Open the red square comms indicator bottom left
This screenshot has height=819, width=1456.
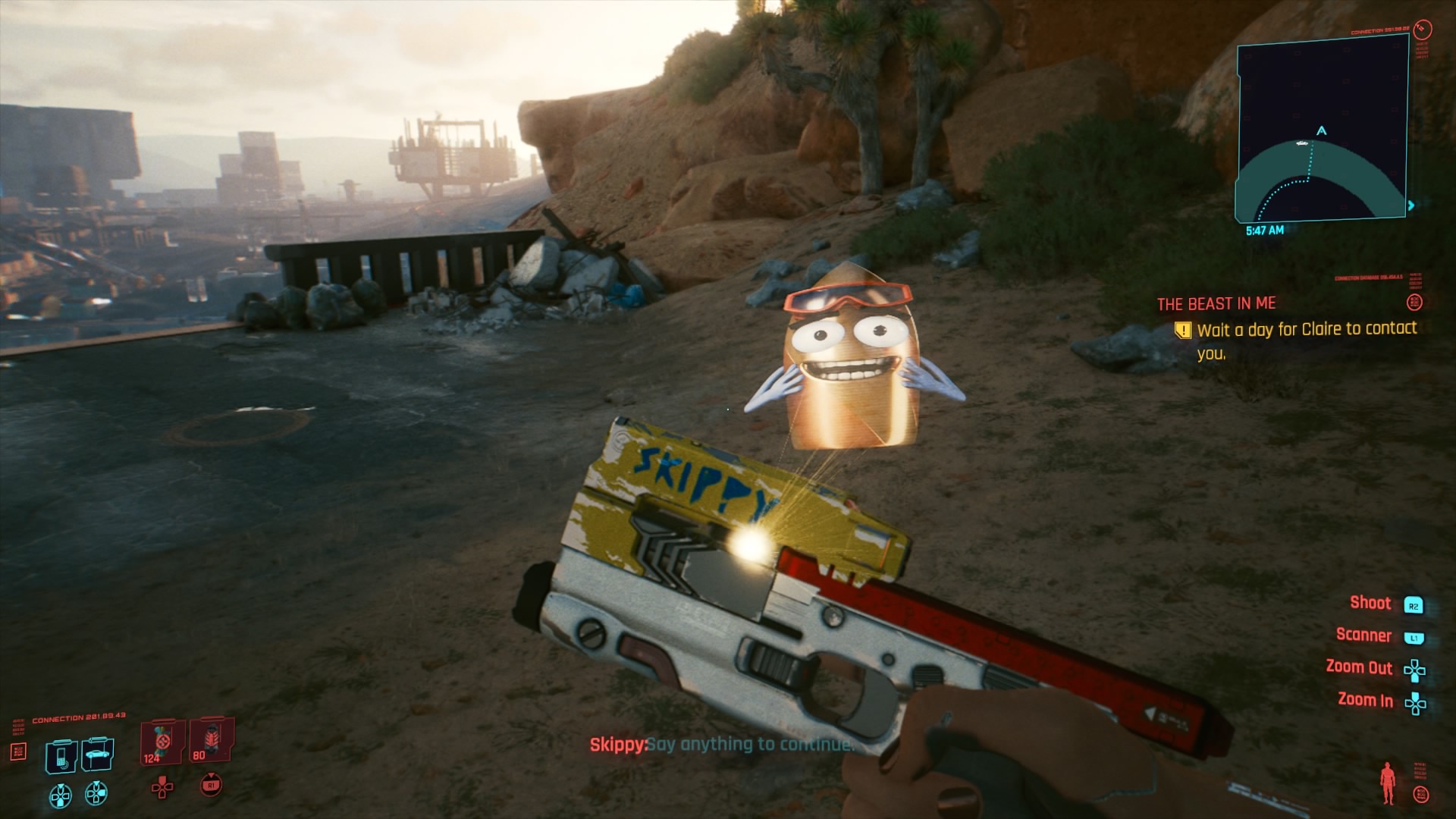click(x=19, y=752)
